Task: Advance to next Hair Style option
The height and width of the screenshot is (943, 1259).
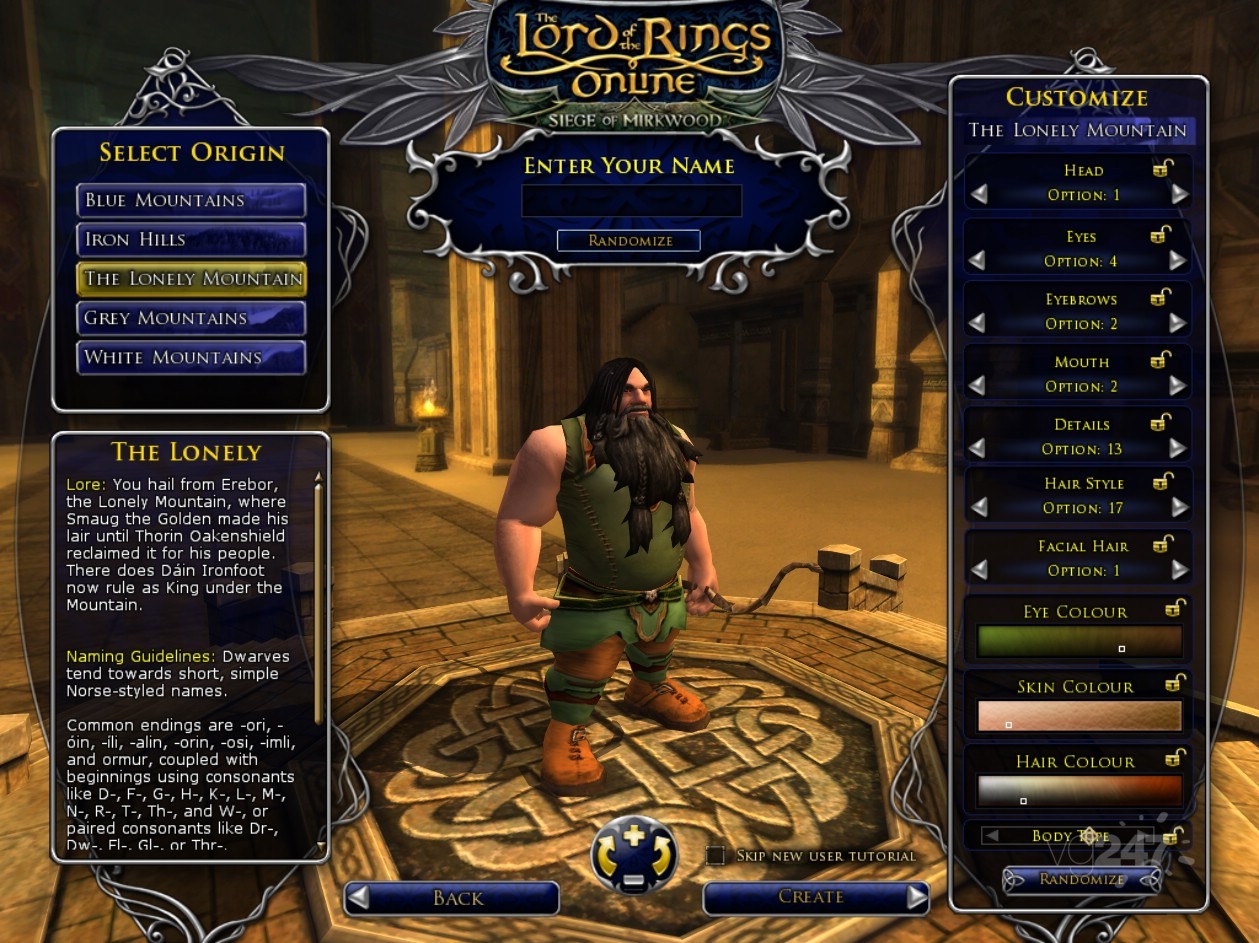Action: click(1180, 508)
